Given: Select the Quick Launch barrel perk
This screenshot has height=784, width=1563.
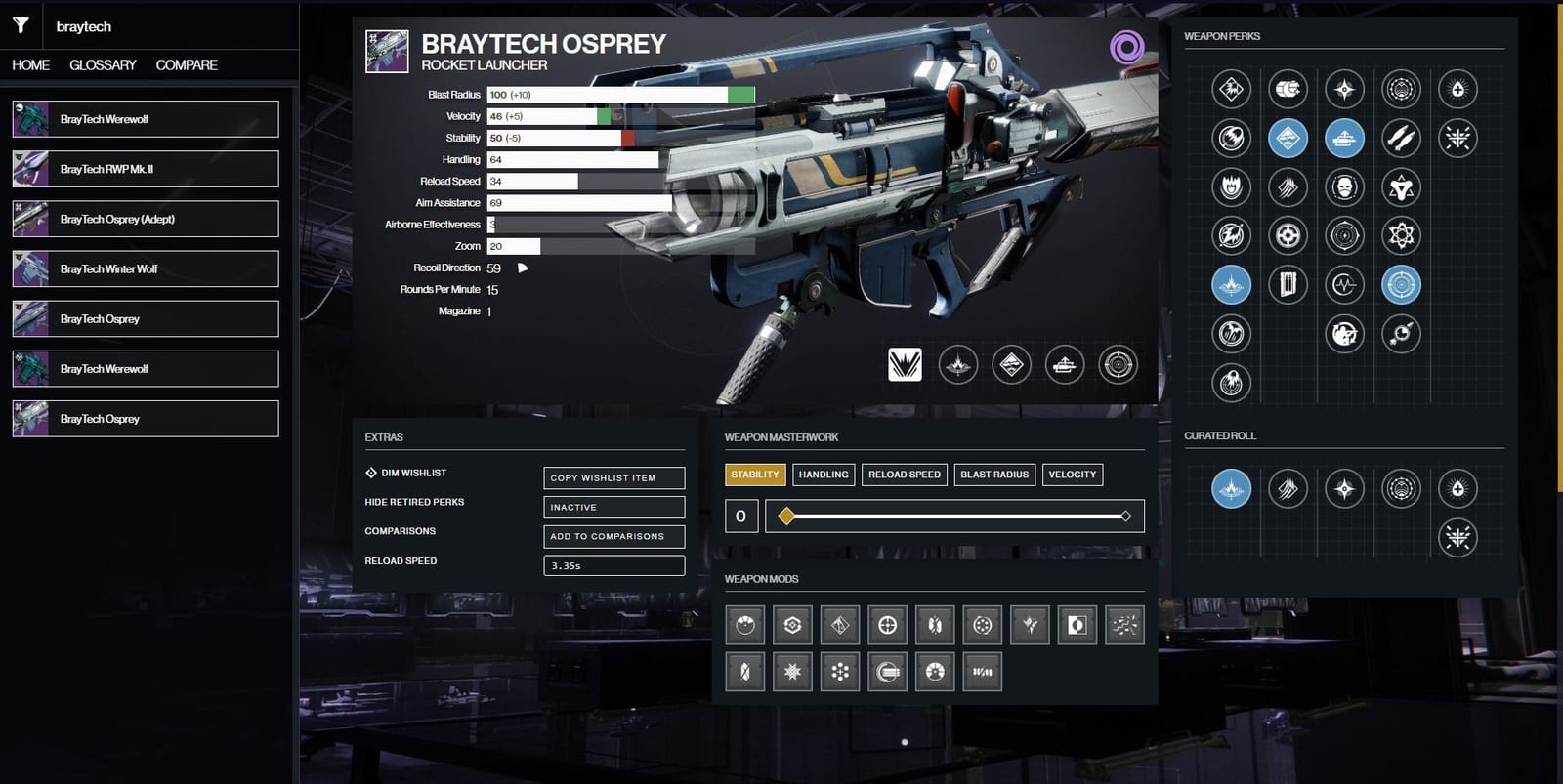Looking at the screenshot, I should [1232, 285].
